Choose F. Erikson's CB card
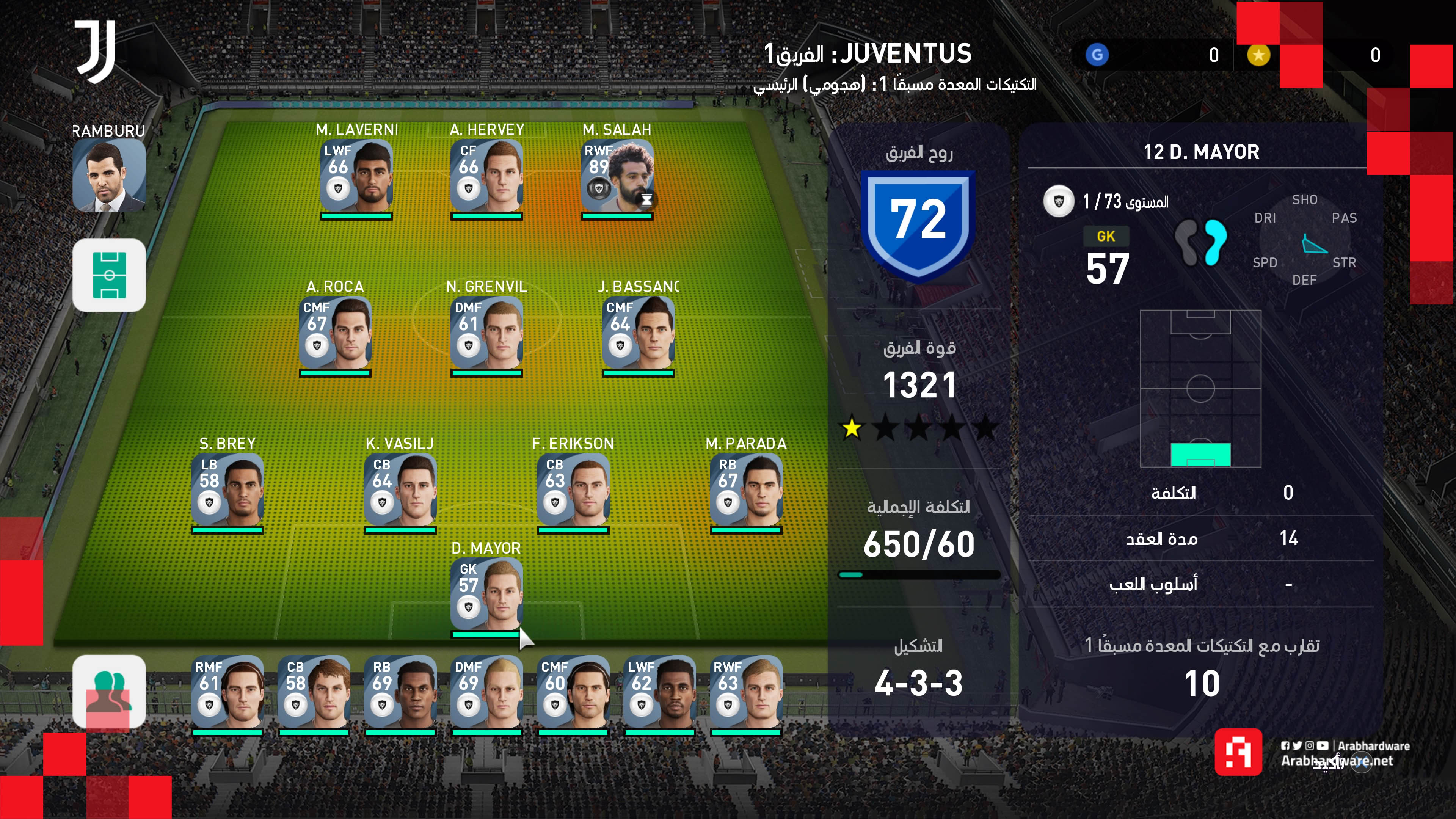The height and width of the screenshot is (819, 1456). (x=573, y=490)
